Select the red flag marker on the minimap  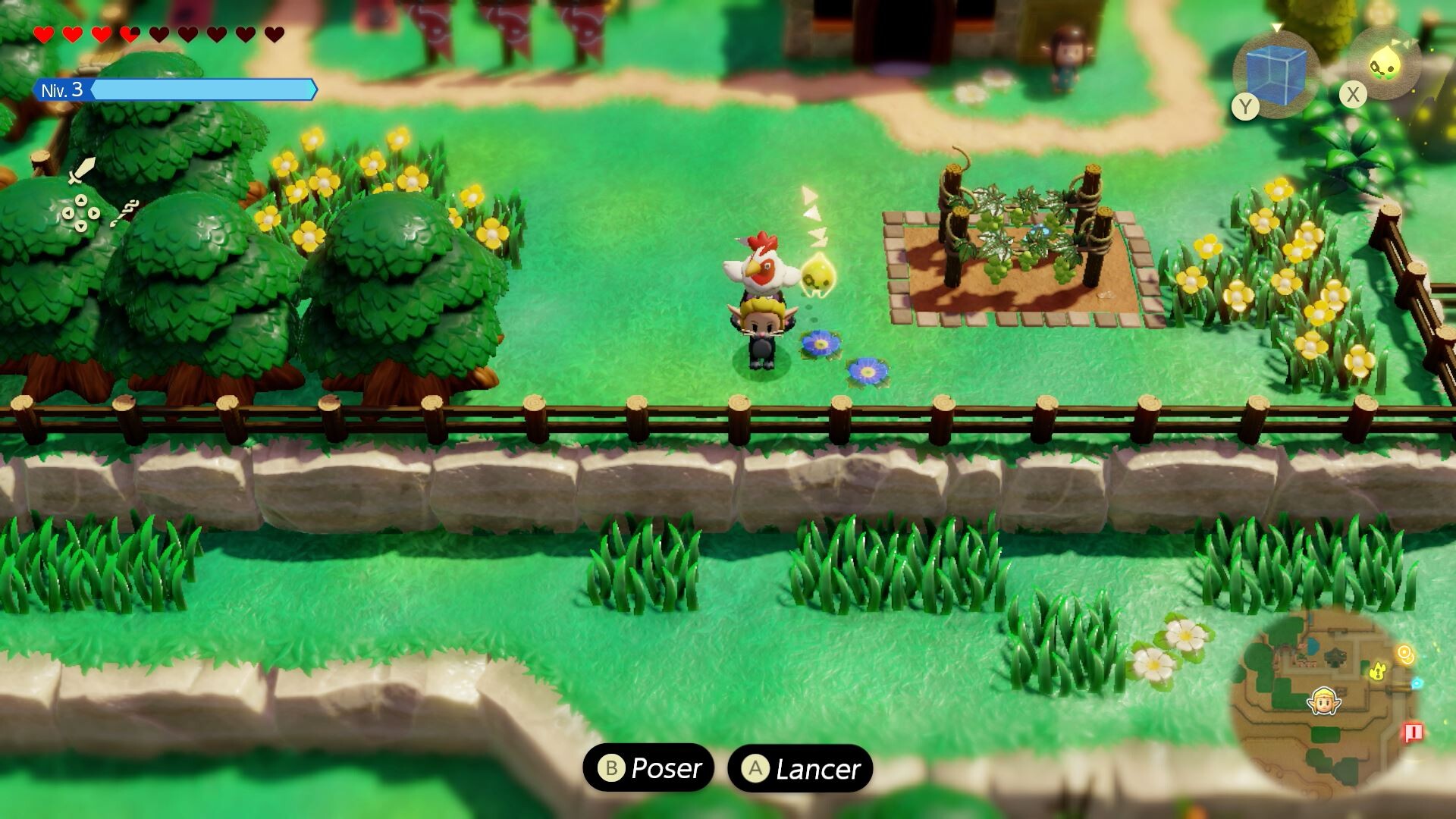click(x=1414, y=732)
